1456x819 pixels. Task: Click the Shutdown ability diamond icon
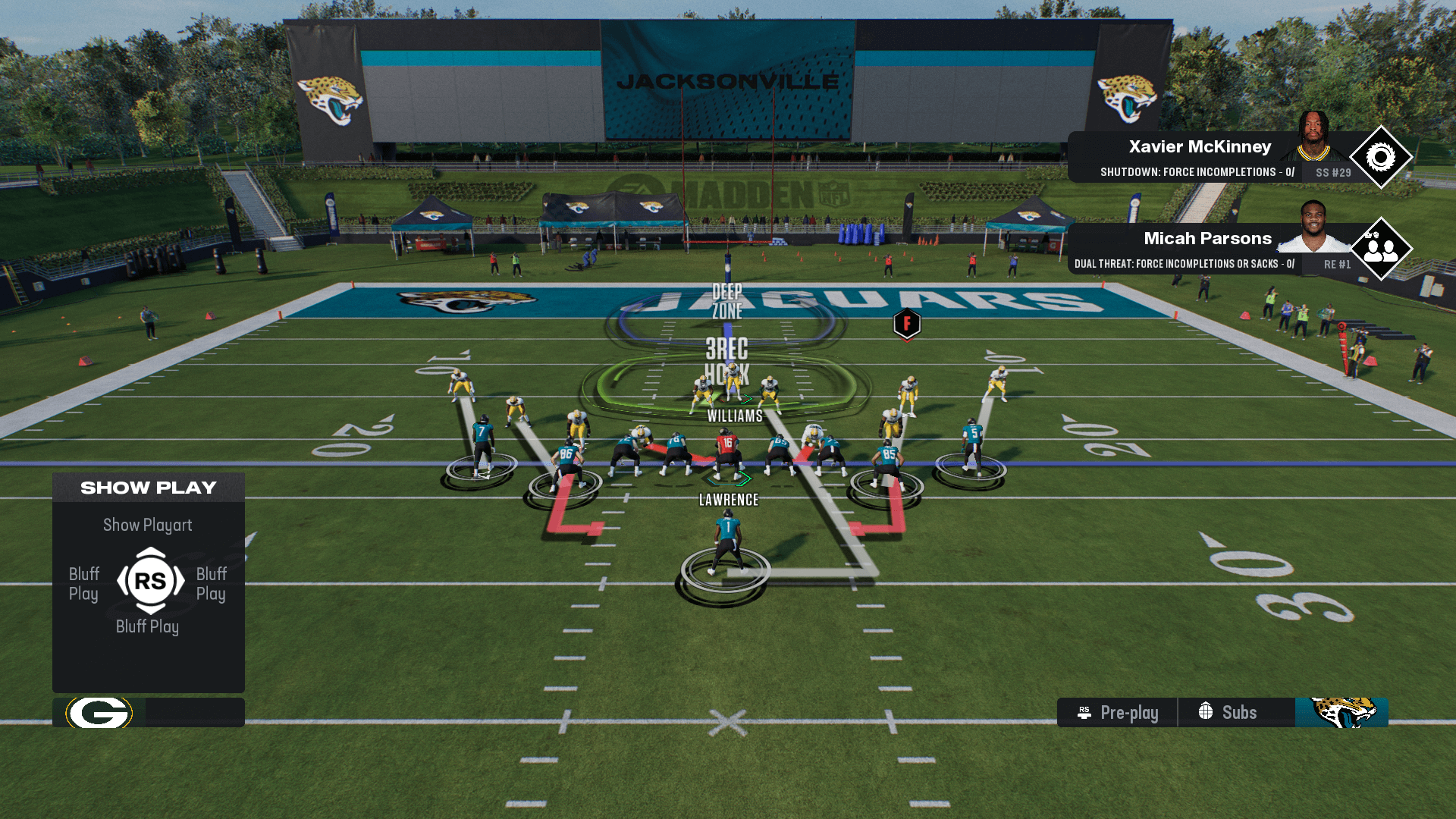1380,158
